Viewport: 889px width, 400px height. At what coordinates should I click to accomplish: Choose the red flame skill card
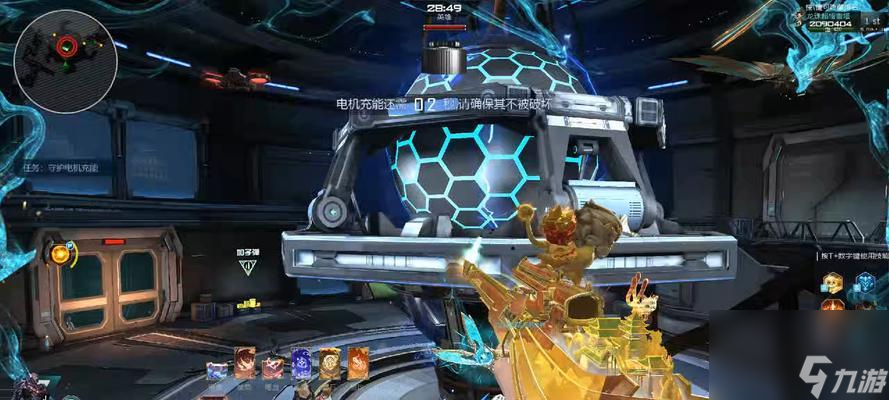pyautogui.click(x=245, y=362)
